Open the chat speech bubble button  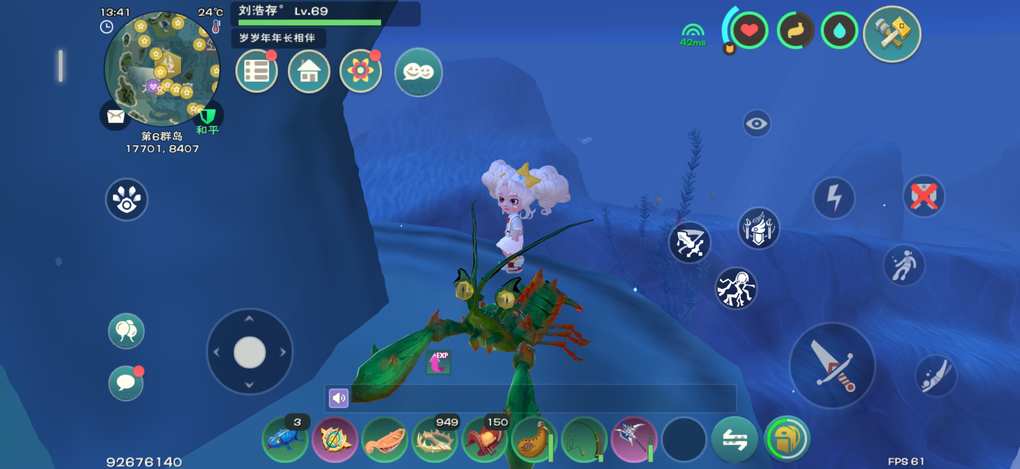(126, 383)
